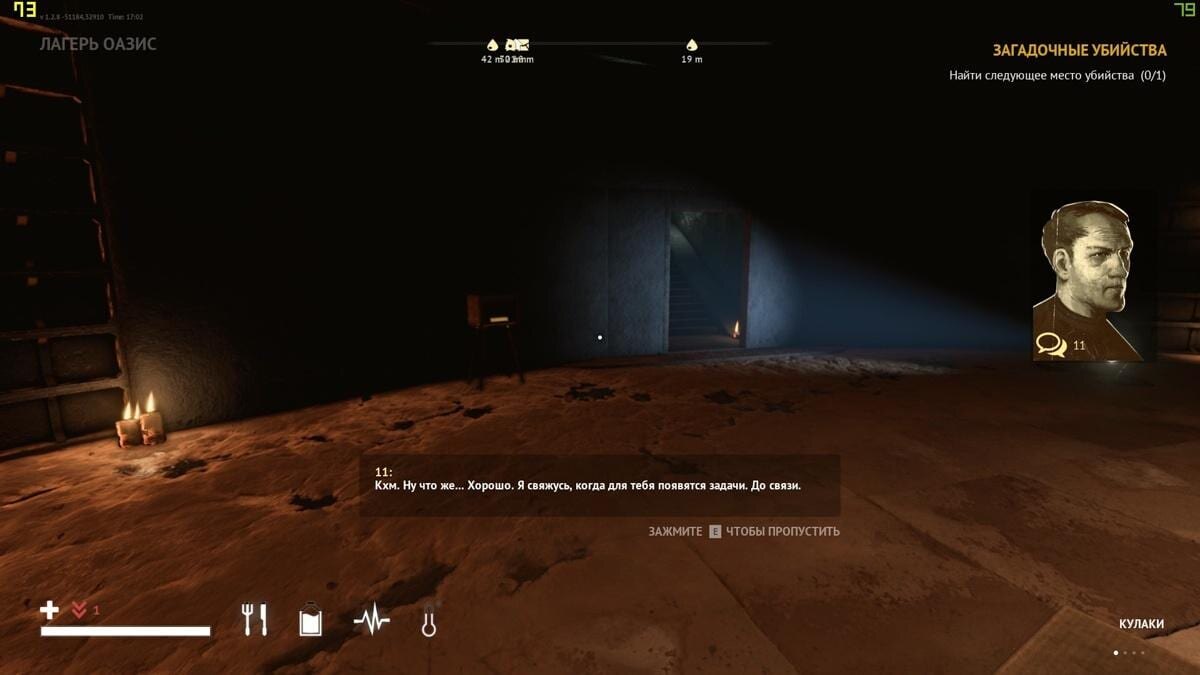
Task: Open the Загадочные убийства quest tracker
Action: point(1079,50)
